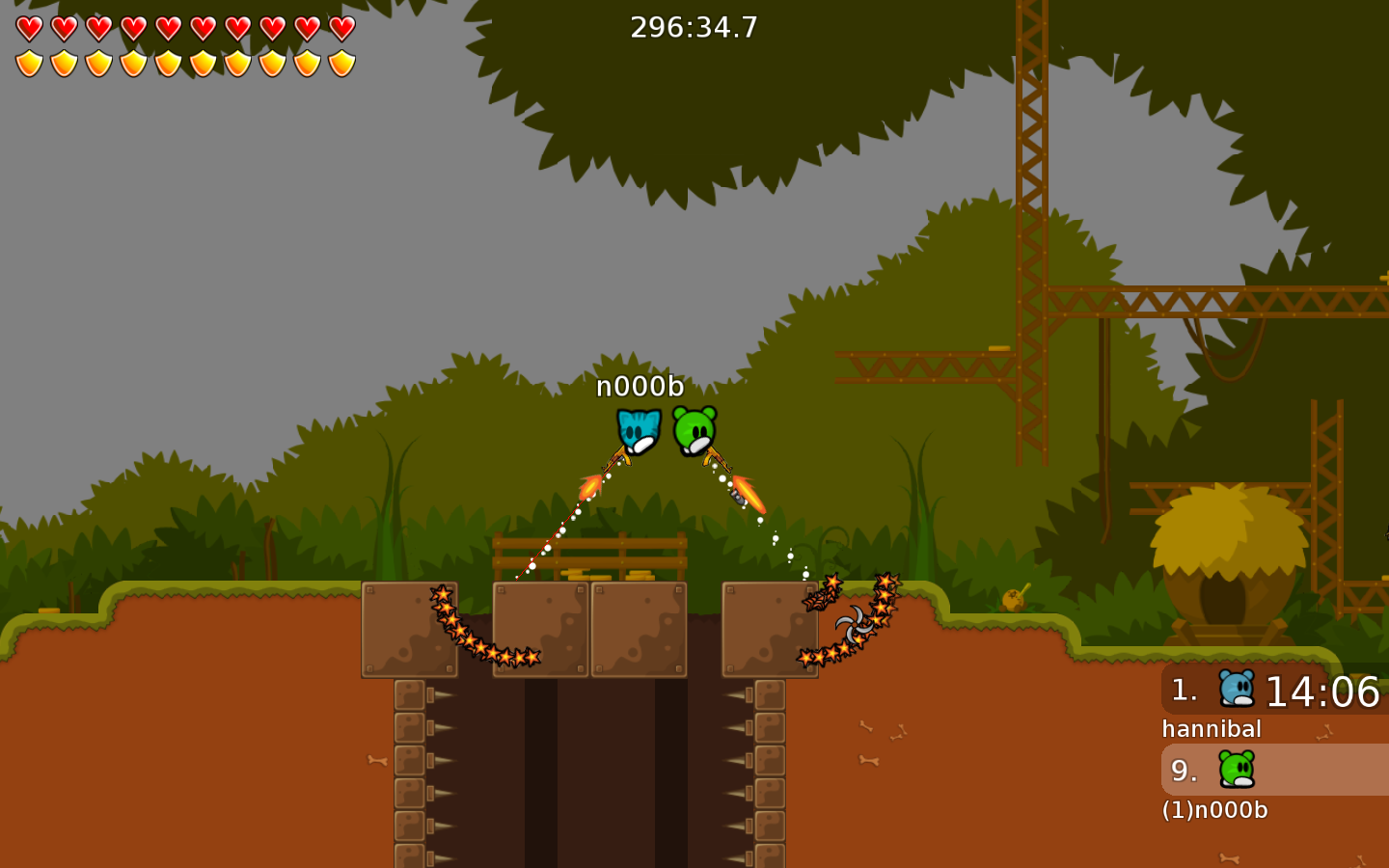
Task: Click the (1)n000b name label
Action: tap(1215, 811)
